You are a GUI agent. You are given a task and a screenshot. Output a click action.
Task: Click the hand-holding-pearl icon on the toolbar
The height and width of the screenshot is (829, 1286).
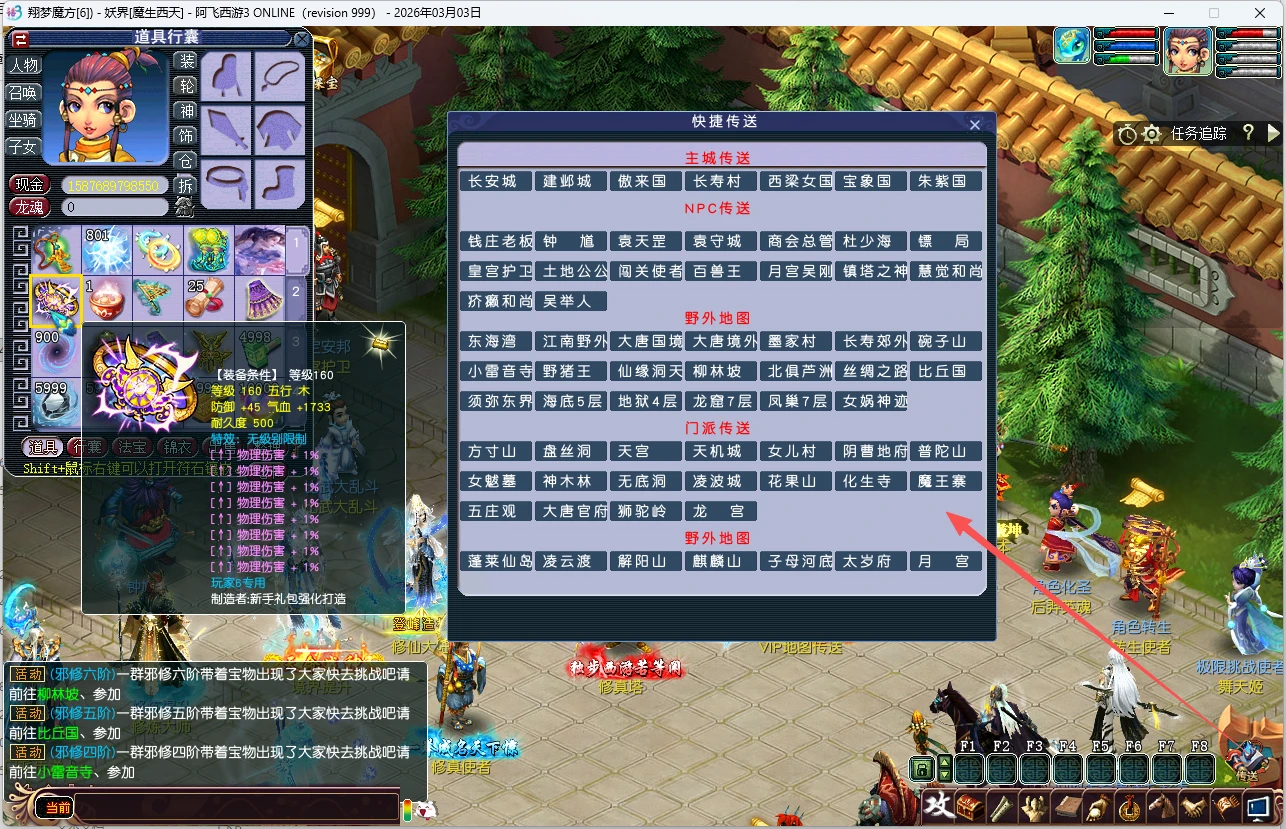coord(1097,807)
